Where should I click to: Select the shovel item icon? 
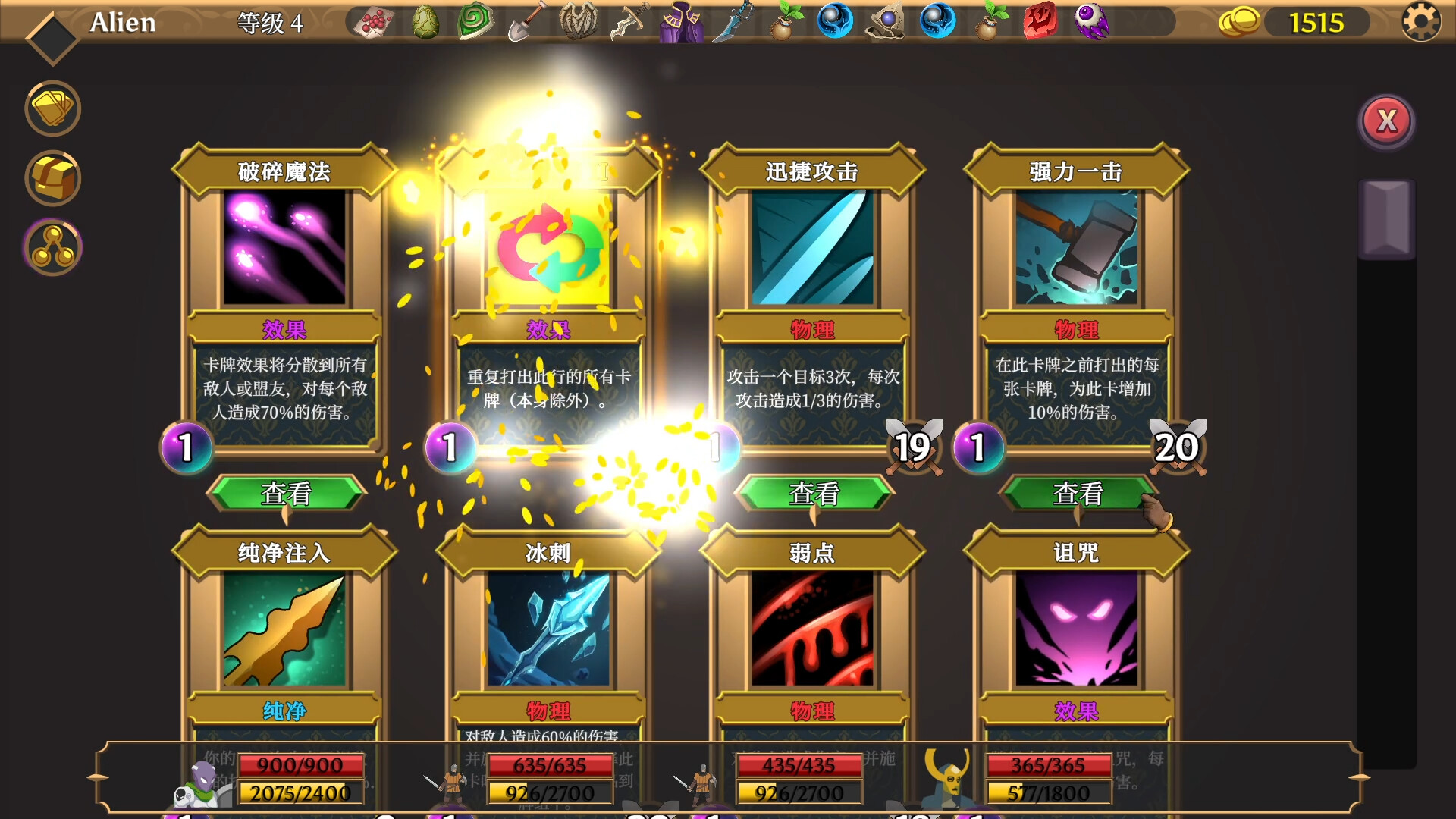(x=526, y=21)
